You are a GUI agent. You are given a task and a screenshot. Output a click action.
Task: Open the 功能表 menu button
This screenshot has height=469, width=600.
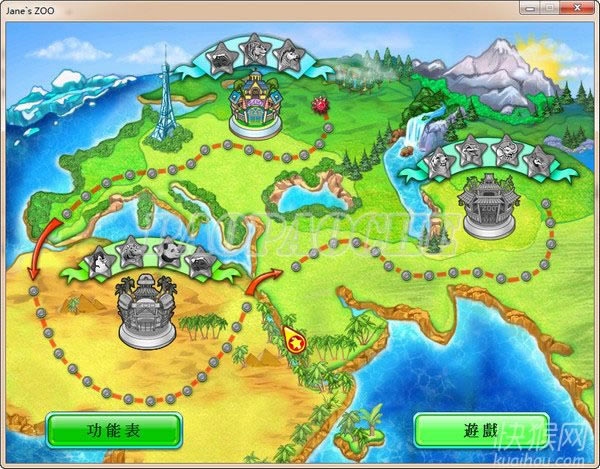[114, 431]
